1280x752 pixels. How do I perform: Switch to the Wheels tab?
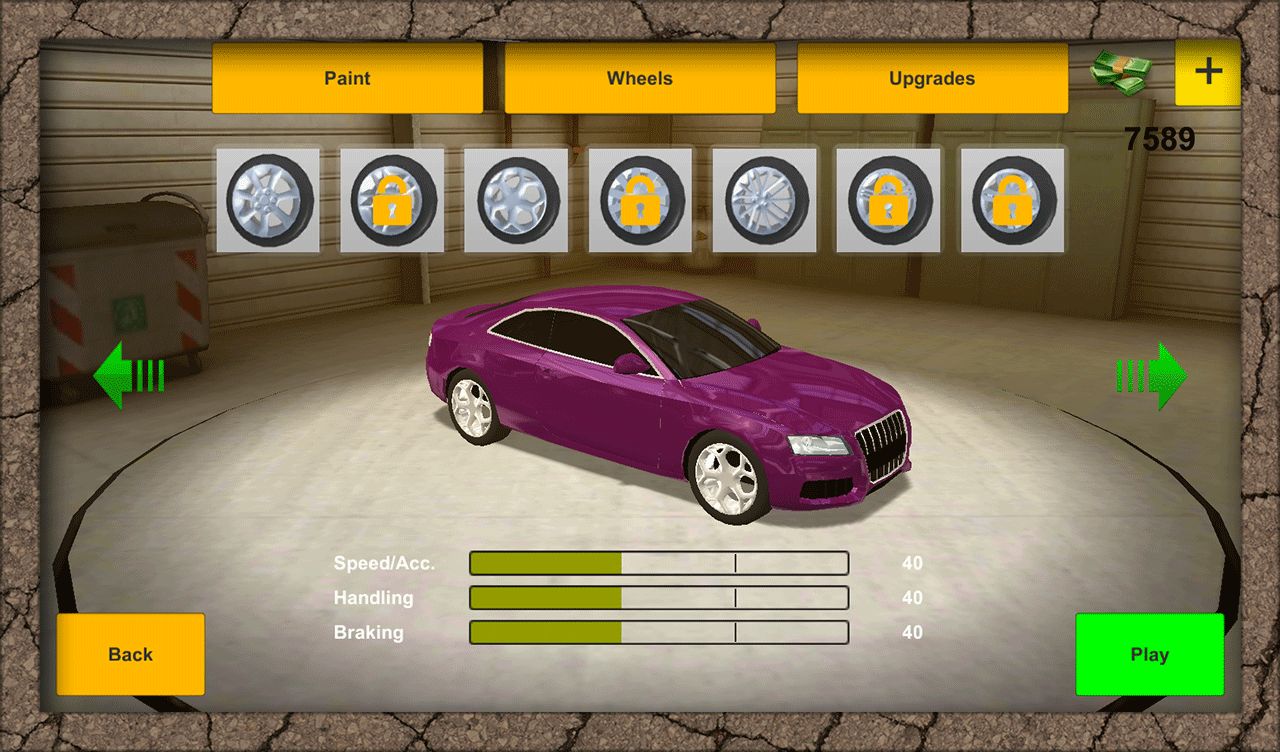point(639,78)
